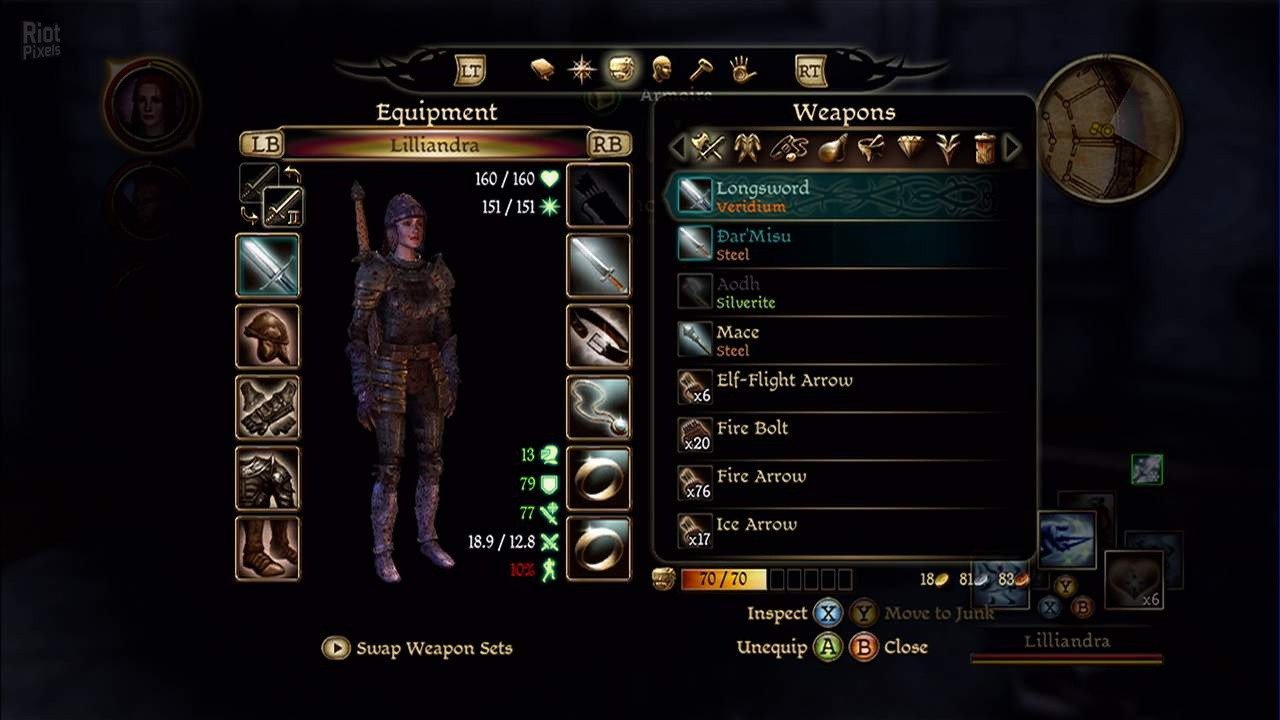
Task: Choose the Dar'Misu steel dagger entry
Action: pos(840,244)
